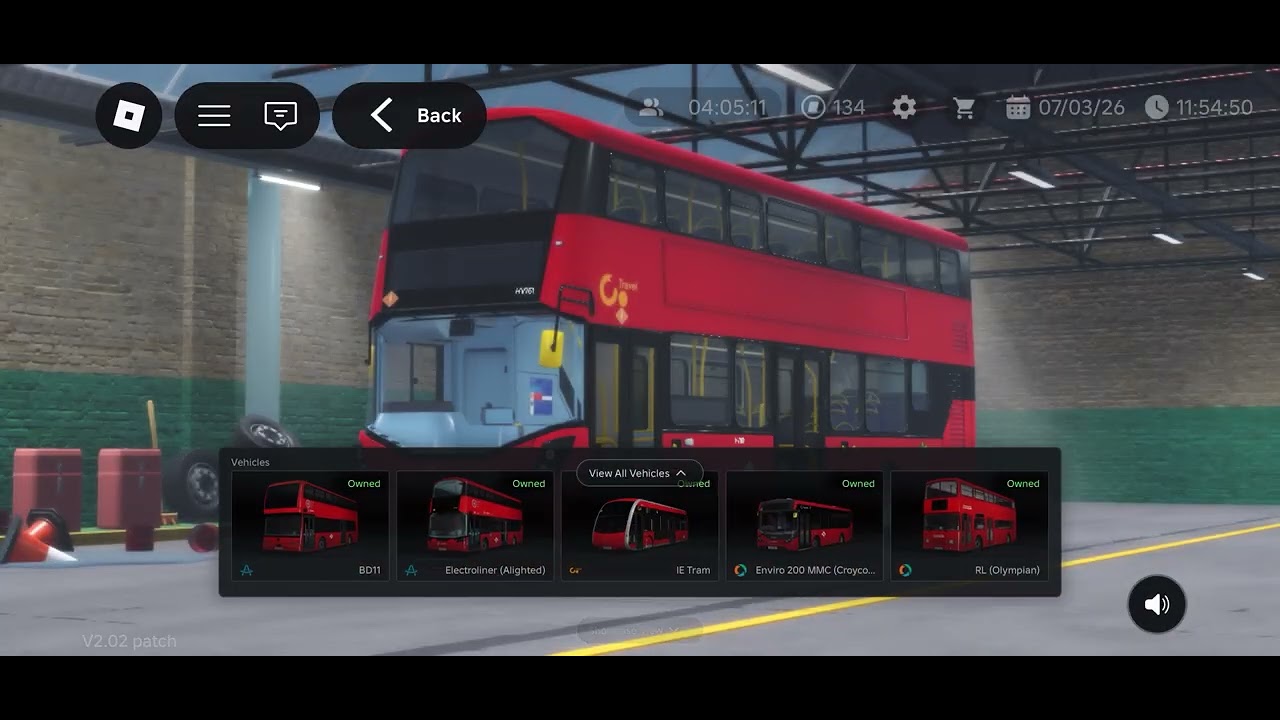The height and width of the screenshot is (720, 1280).
Task: Pick the IE Tram vehicle
Action: [x=640, y=532]
